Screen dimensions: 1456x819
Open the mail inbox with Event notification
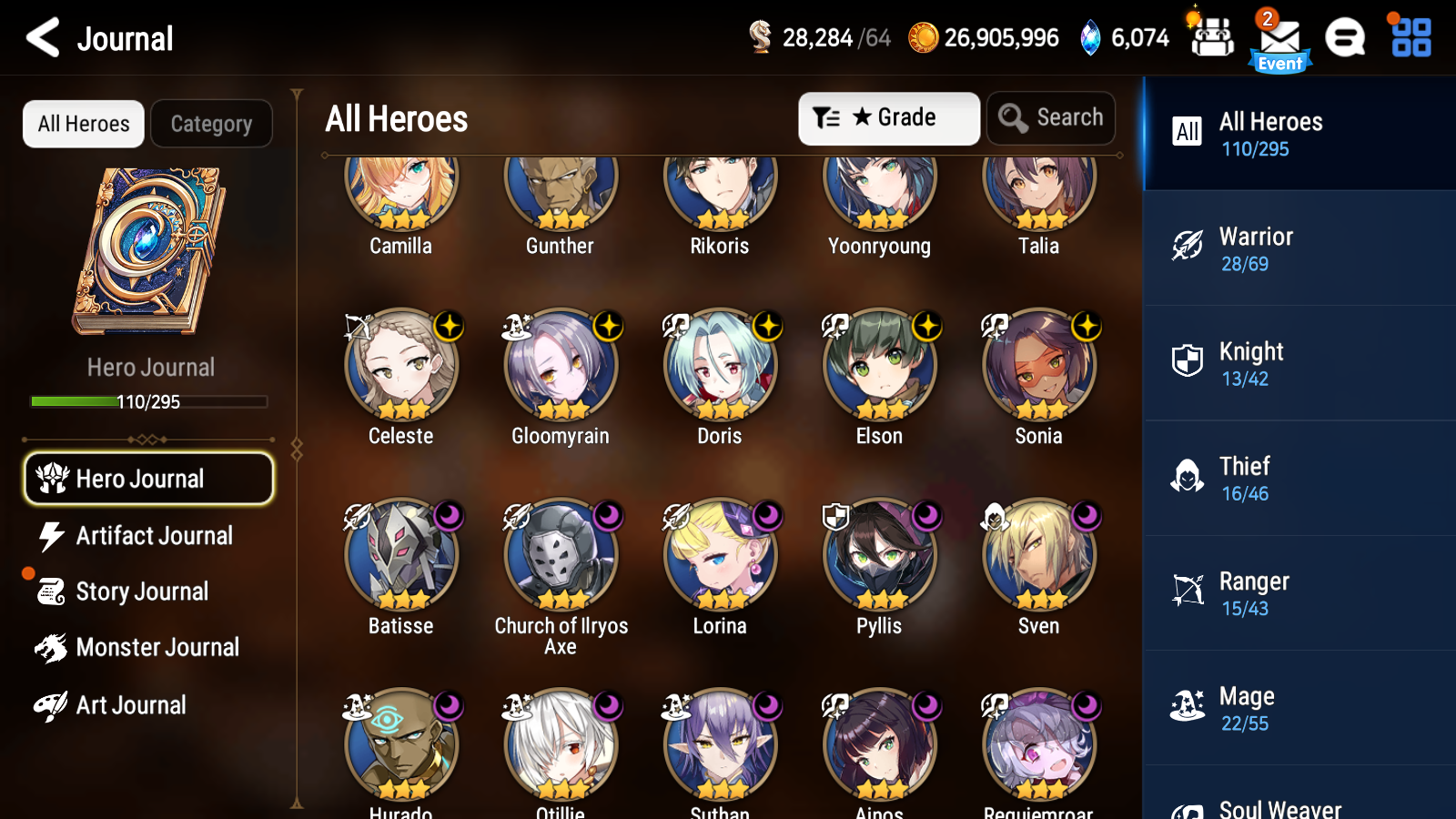pos(1279,38)
